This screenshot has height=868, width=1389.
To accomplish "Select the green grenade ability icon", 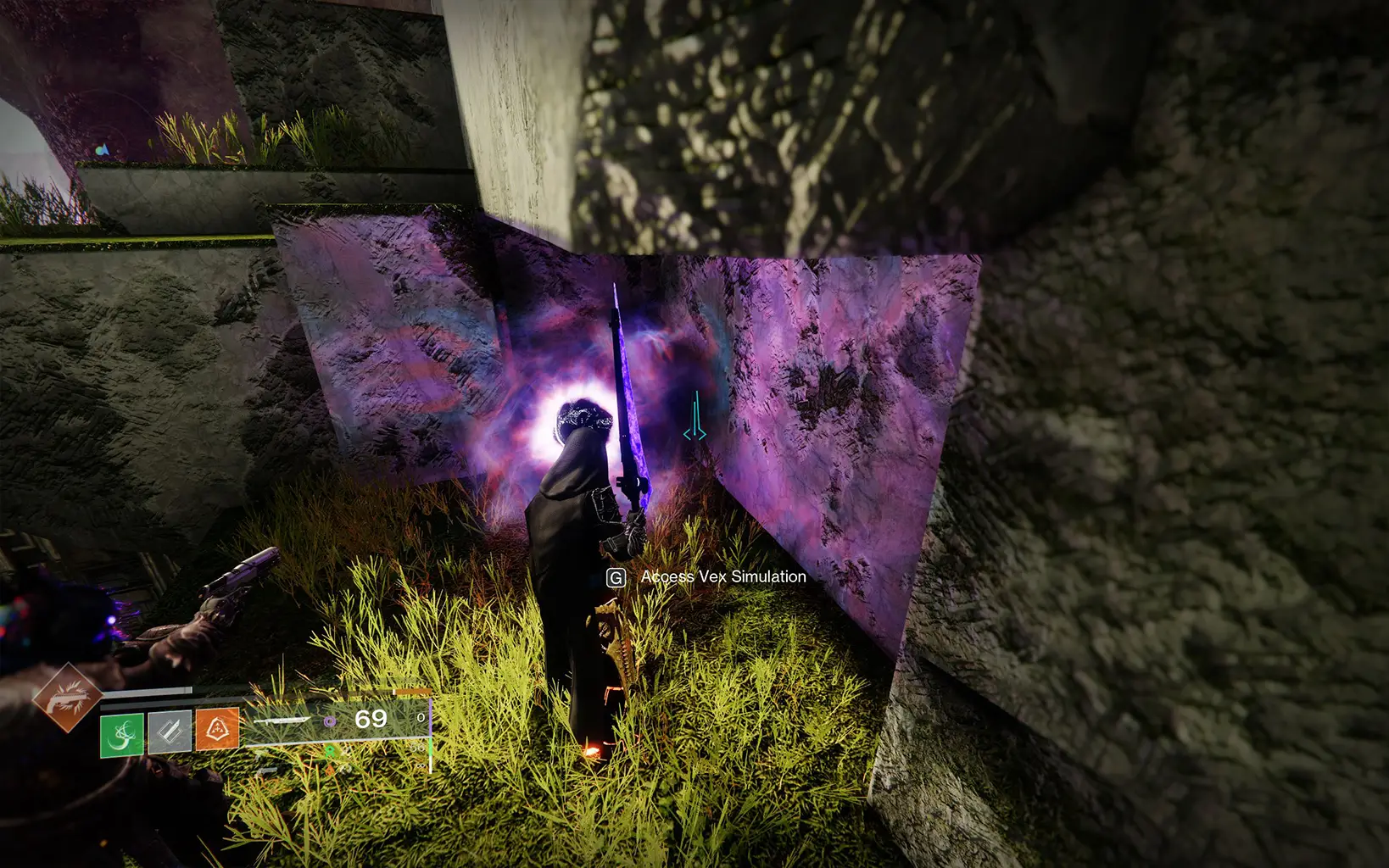I will click(121, 732).
